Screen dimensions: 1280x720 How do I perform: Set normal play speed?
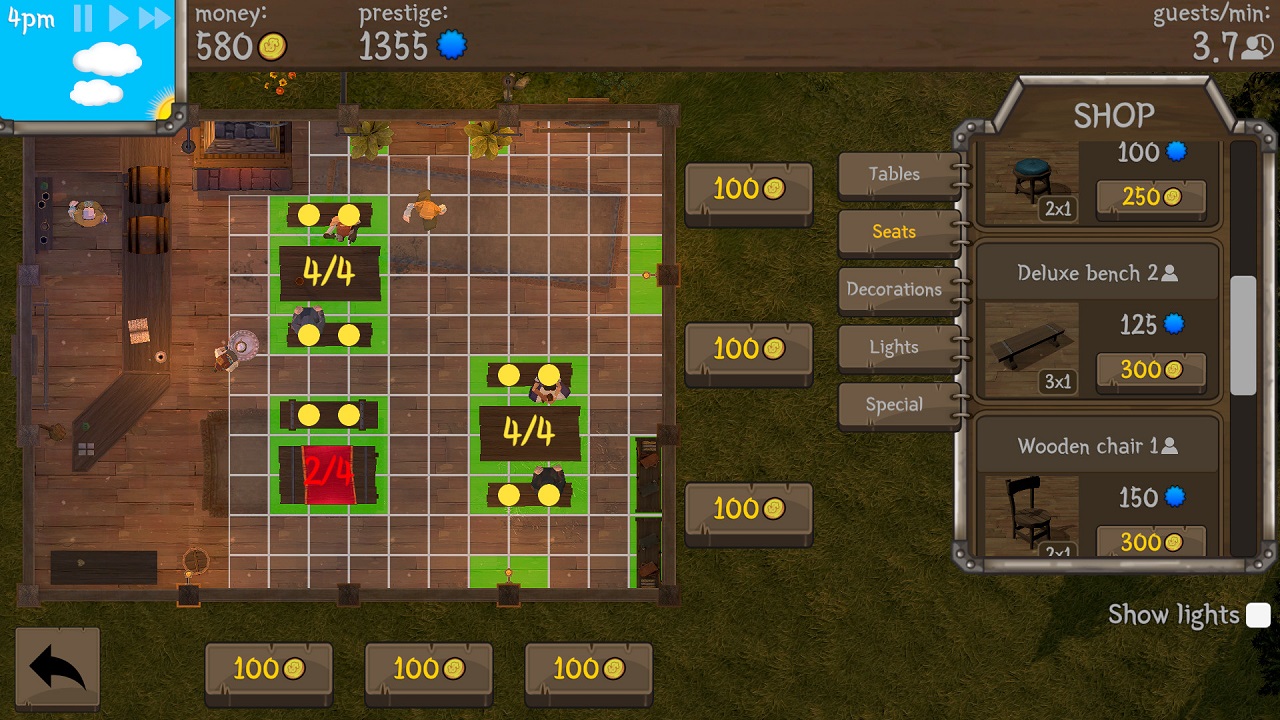[118, 18]
